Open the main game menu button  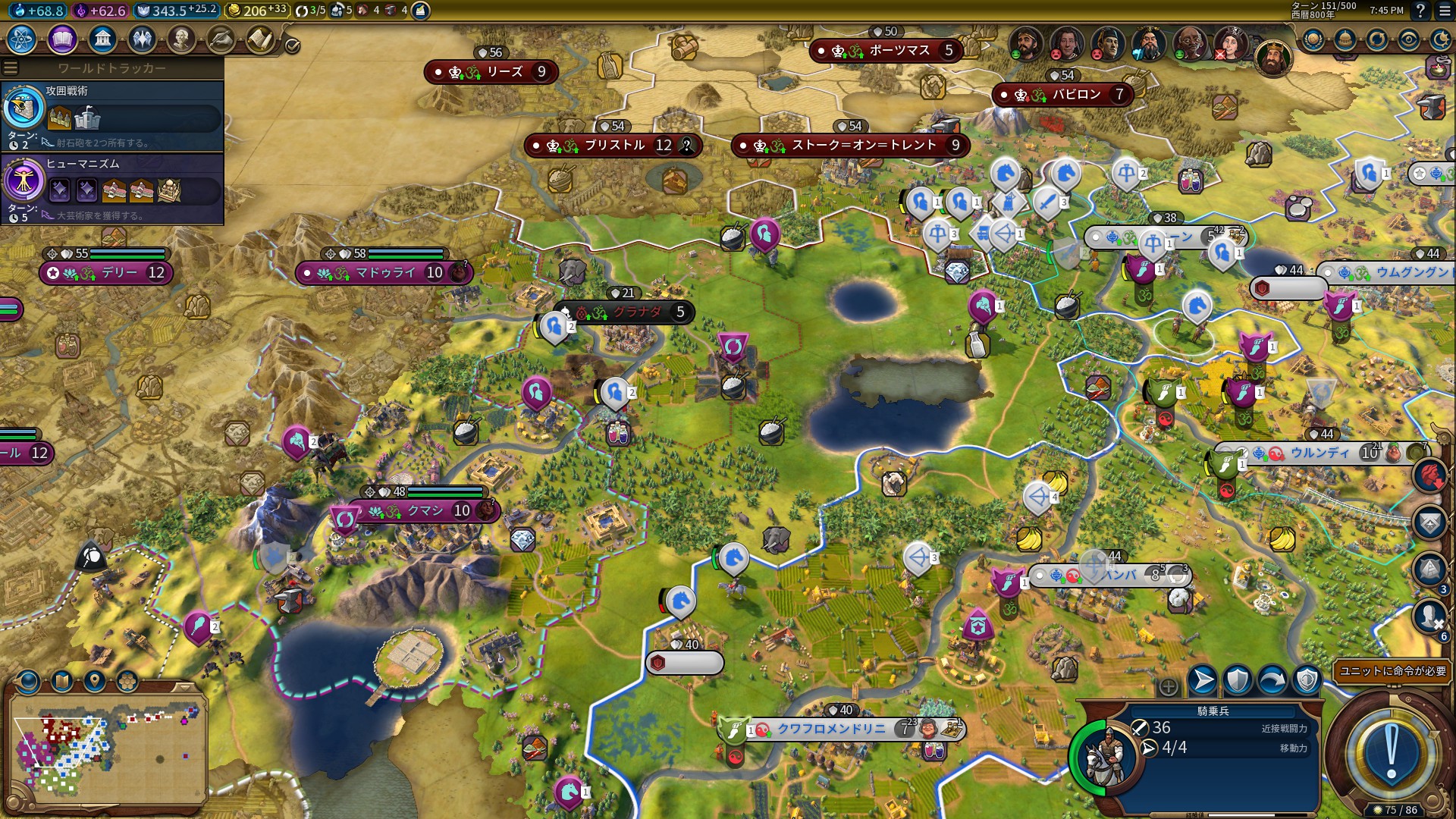[1442, 11]
